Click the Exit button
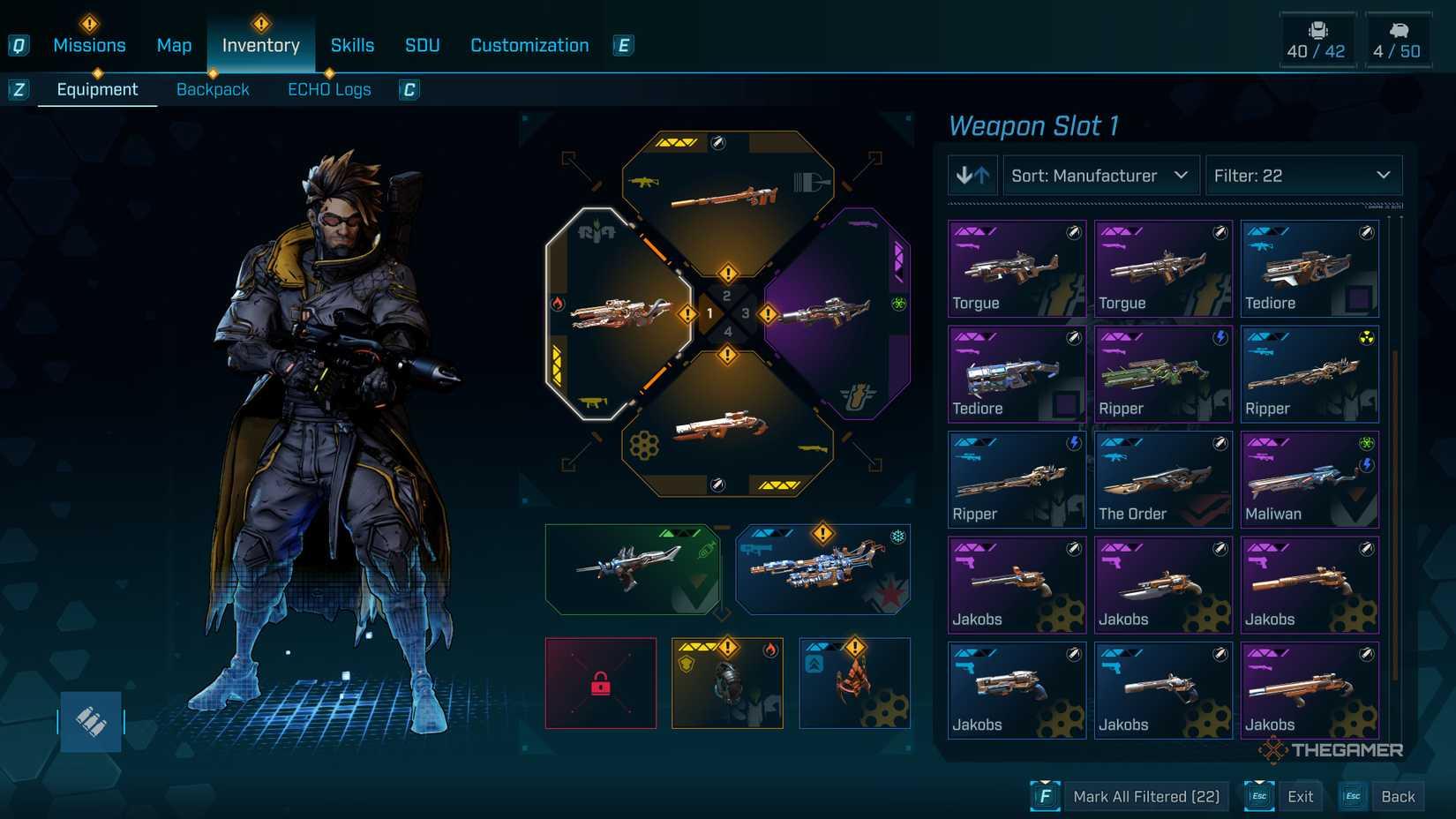This screenshot has height=819, width=1456. [x=1300, y=797]
